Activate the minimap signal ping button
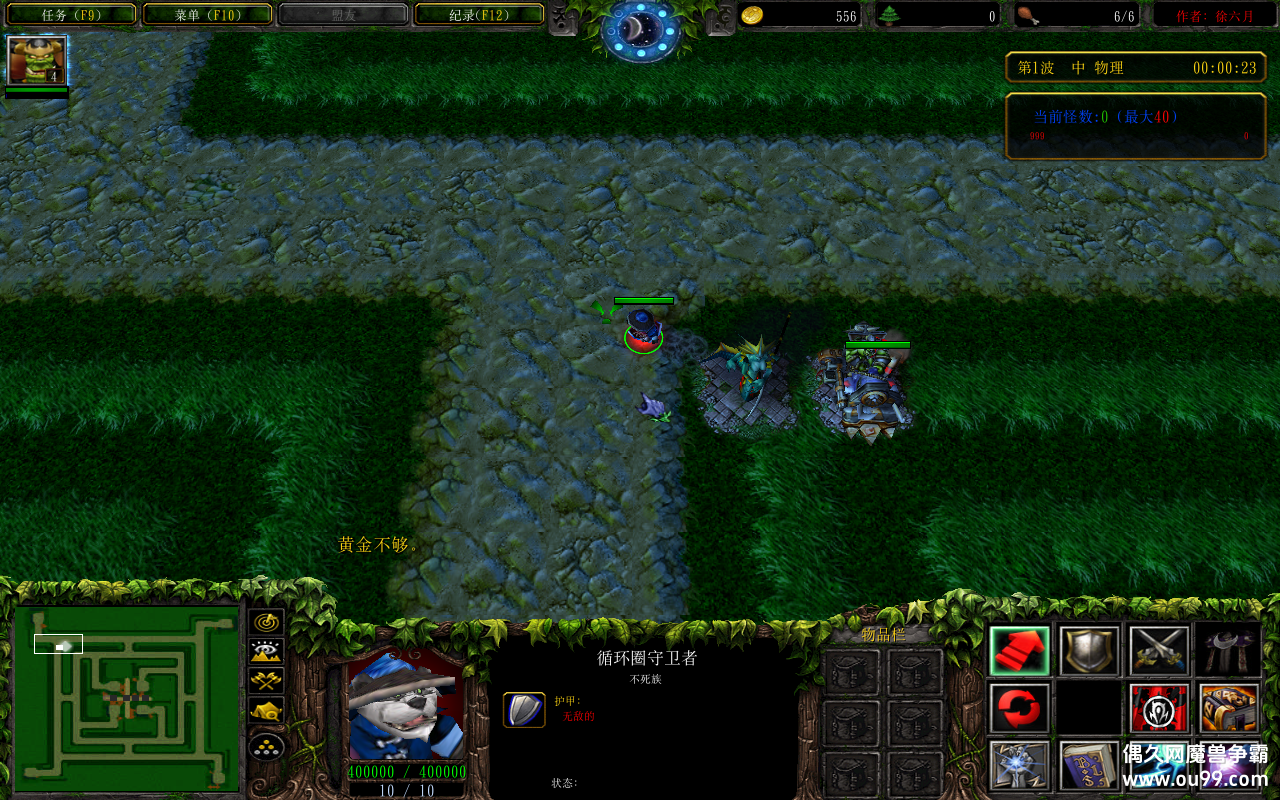Image resolution: width=1280 pixels, height=800 pixels. pyautogui.click(x=266, y=622)
